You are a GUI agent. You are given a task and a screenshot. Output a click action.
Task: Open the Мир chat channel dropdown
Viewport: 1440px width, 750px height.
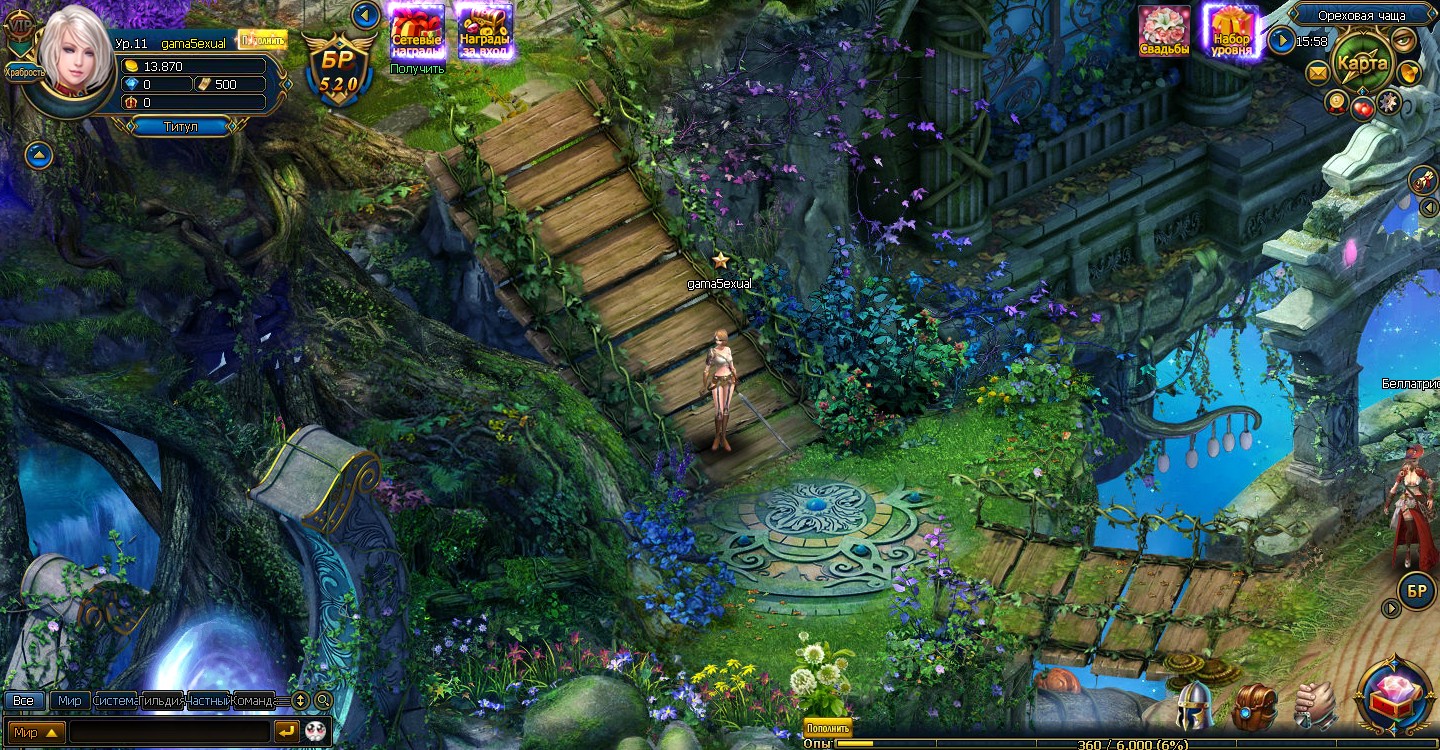[36, 732]
